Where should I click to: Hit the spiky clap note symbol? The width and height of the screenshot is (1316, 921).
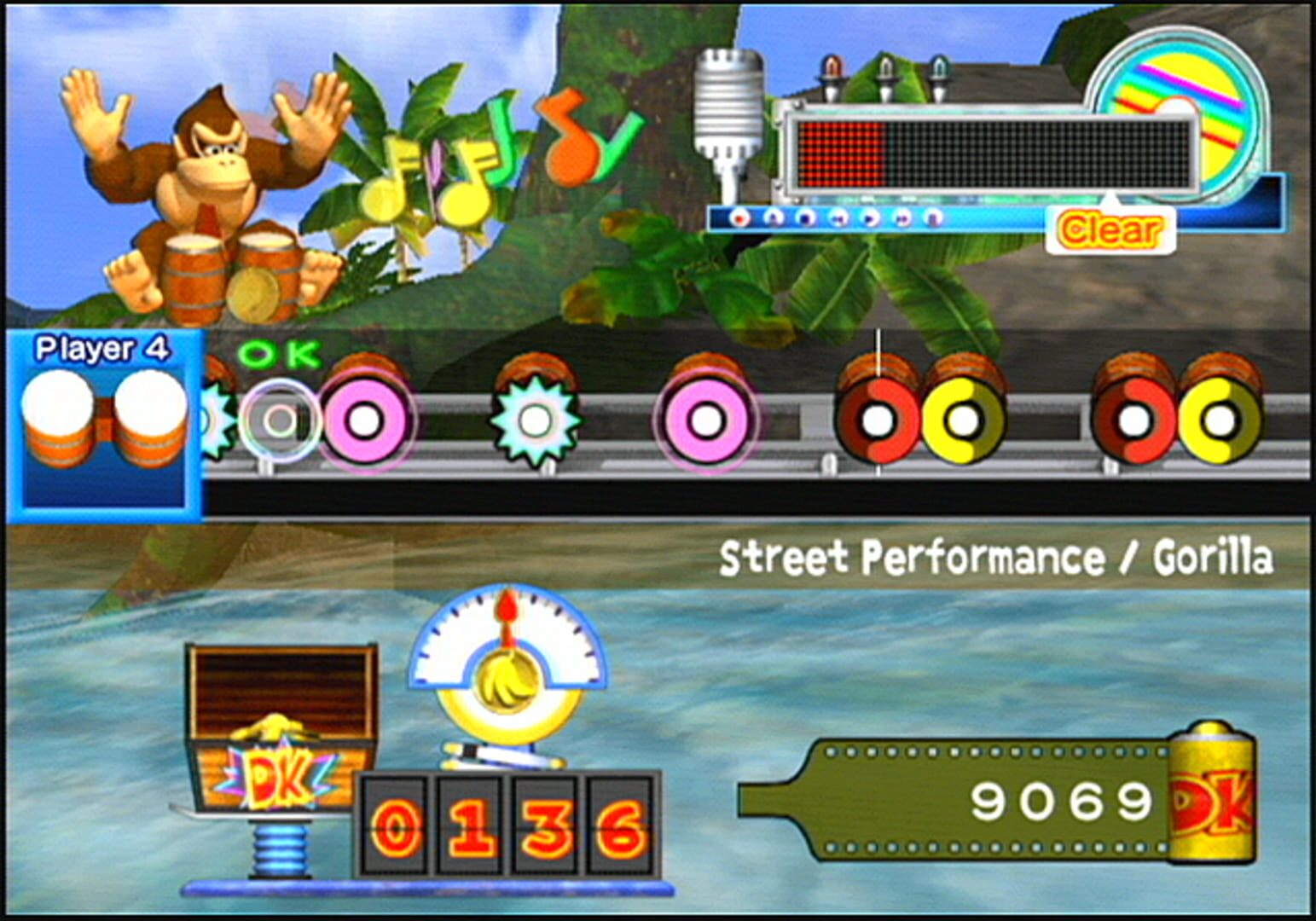click(535, 420)
